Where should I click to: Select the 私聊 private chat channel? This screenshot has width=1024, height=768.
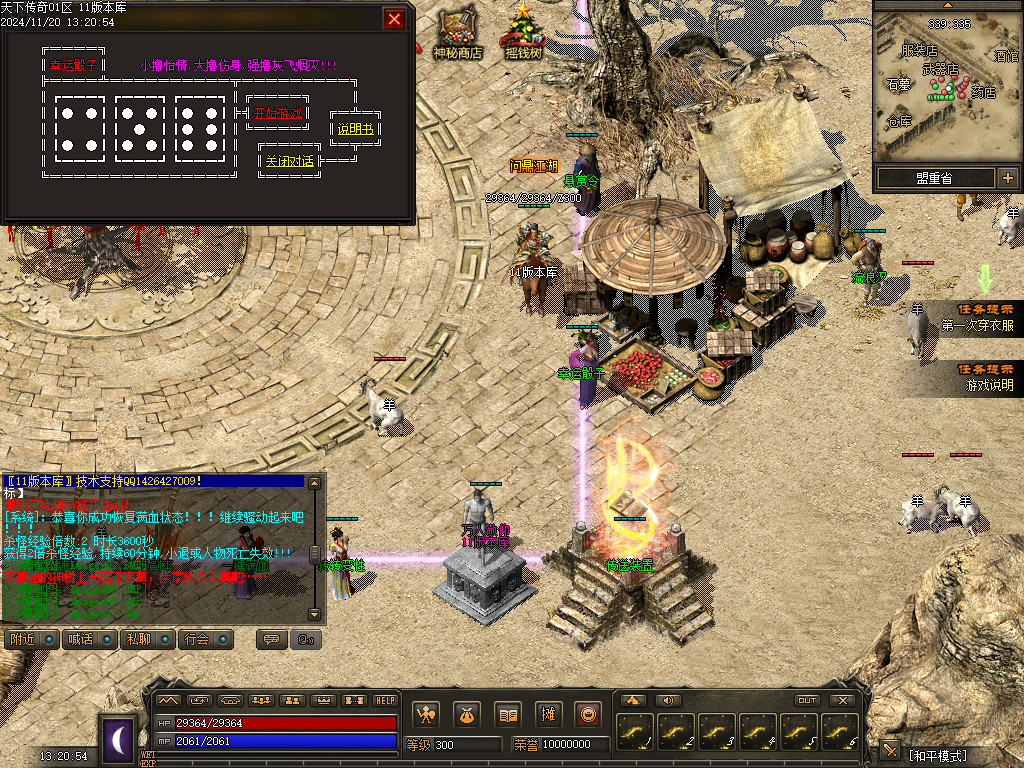tap(146, 639)
